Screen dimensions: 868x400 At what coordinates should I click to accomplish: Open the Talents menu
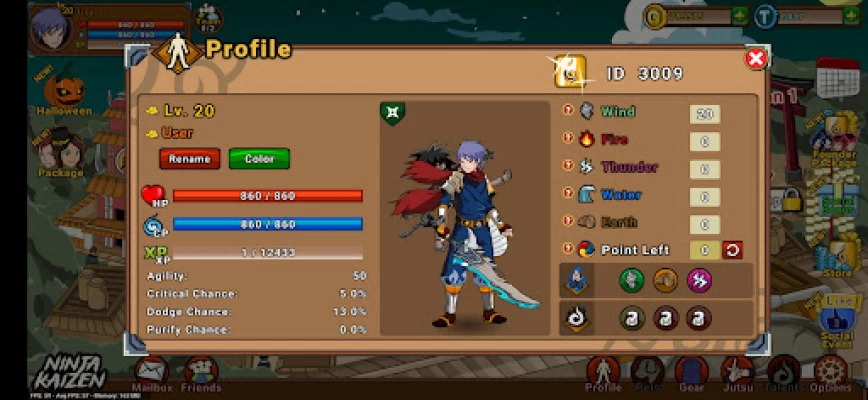(x=784, y=374)
